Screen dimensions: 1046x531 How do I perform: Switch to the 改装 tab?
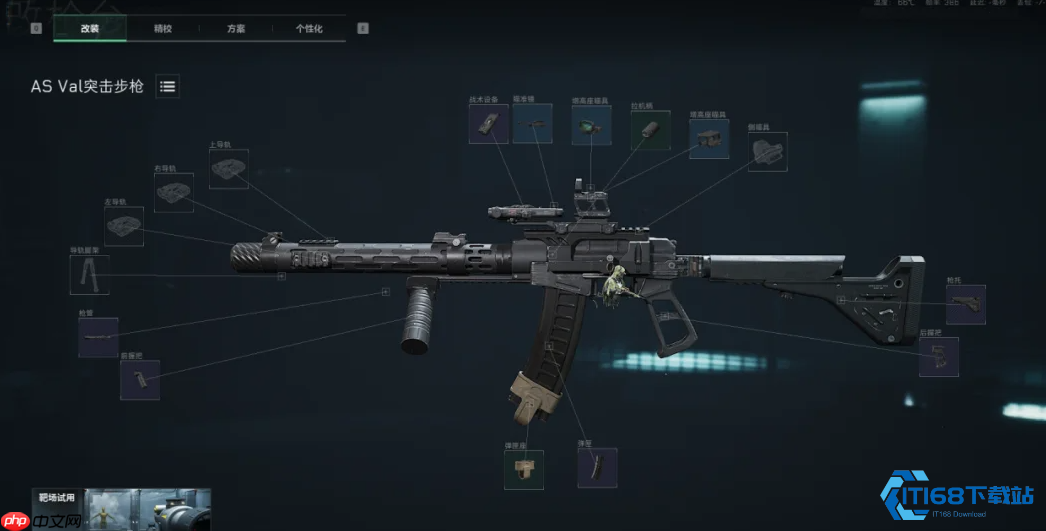[x=90, y=29]
